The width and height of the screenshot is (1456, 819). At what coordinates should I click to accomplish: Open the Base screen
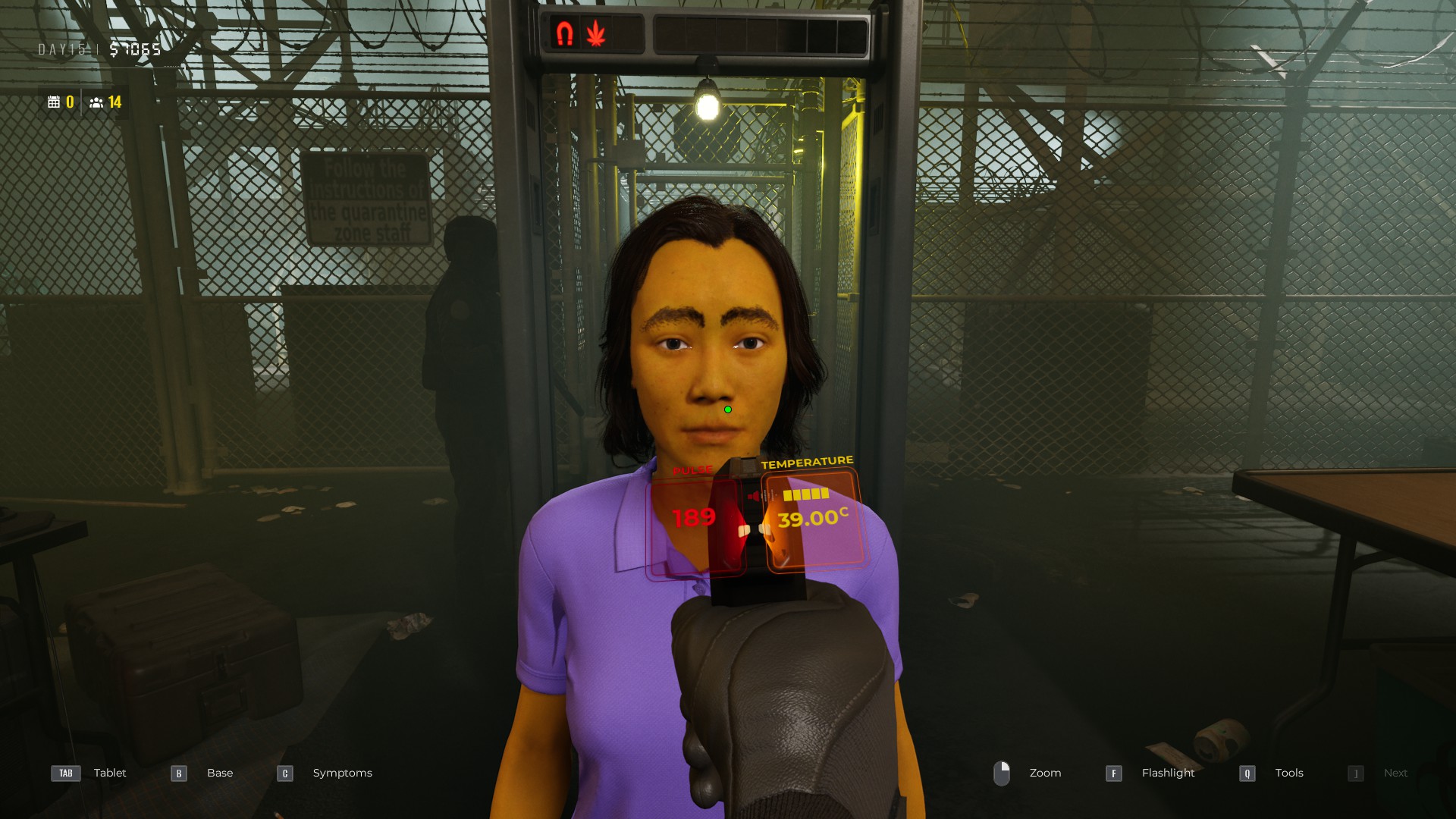pos(219,773)
